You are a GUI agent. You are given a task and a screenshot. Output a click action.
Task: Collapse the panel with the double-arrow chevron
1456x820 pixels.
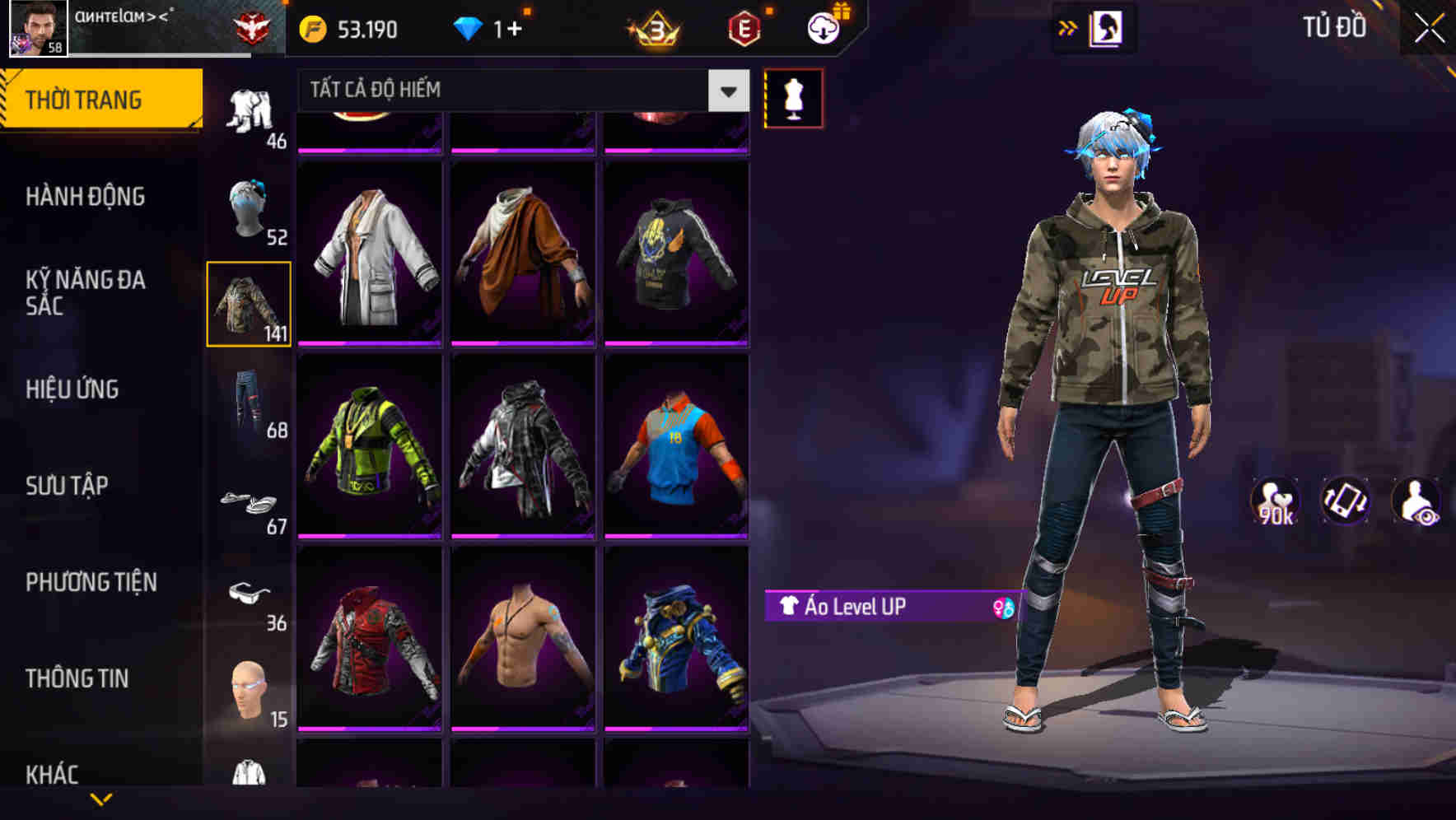pos(1067,27)
